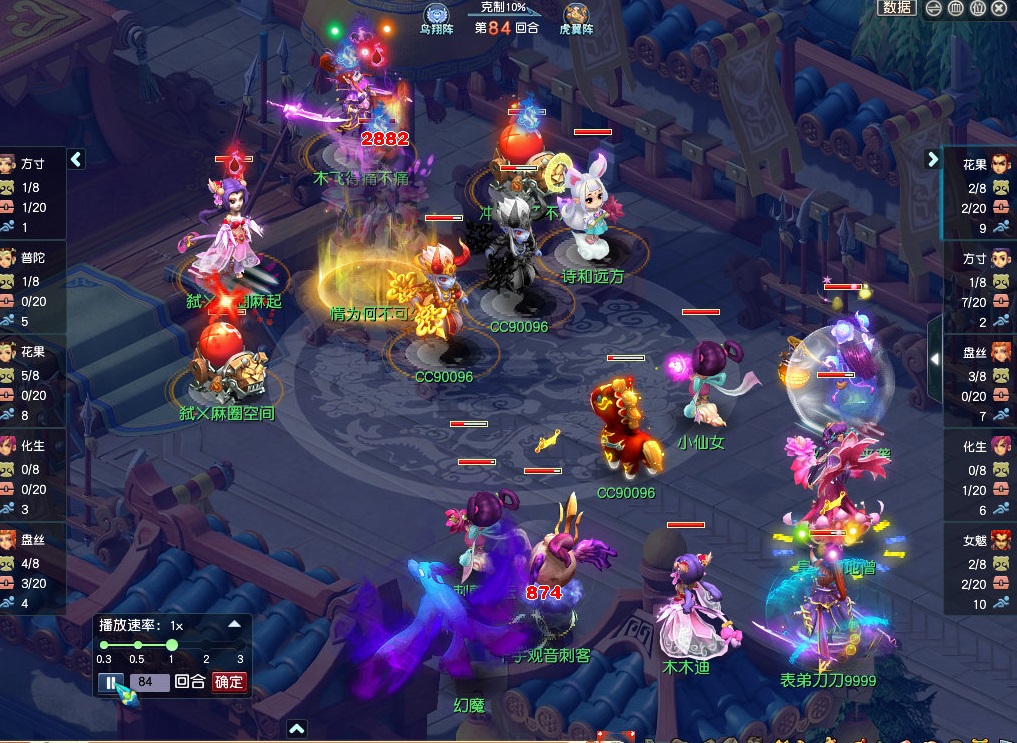
Task: Set playback speed to 2x
Action: 206,646
